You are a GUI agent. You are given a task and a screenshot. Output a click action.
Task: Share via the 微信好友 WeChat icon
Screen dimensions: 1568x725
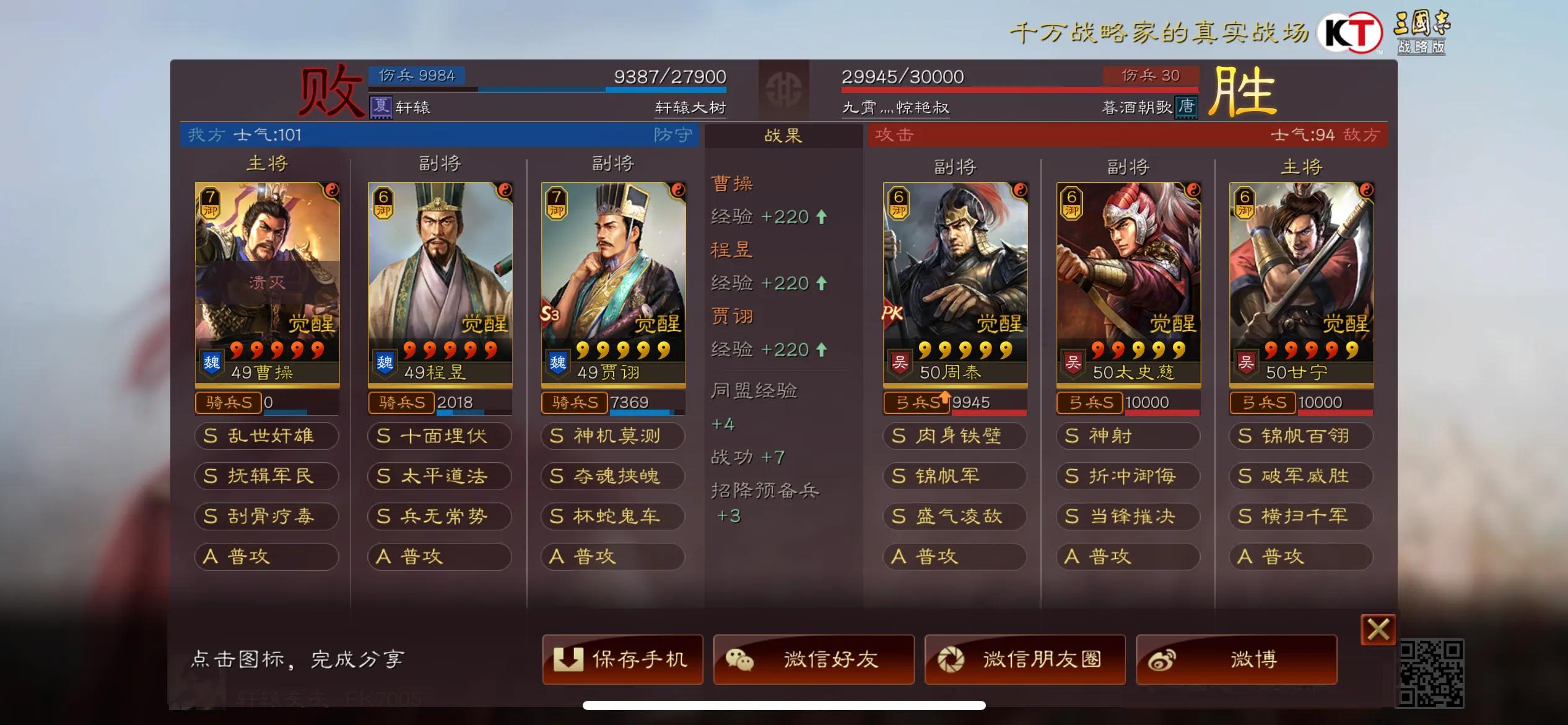[741, 659]
